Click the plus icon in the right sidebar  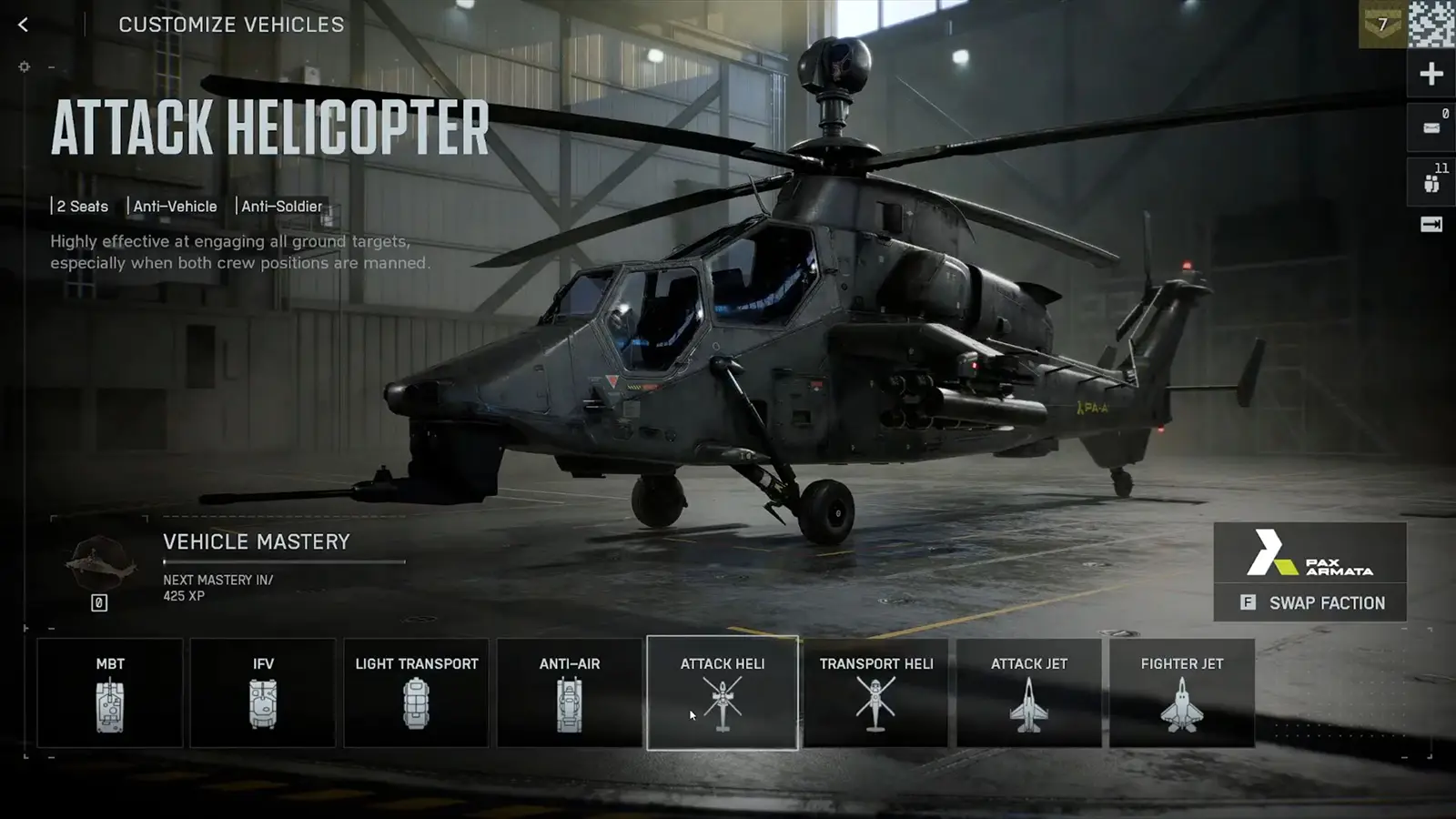1431,72
